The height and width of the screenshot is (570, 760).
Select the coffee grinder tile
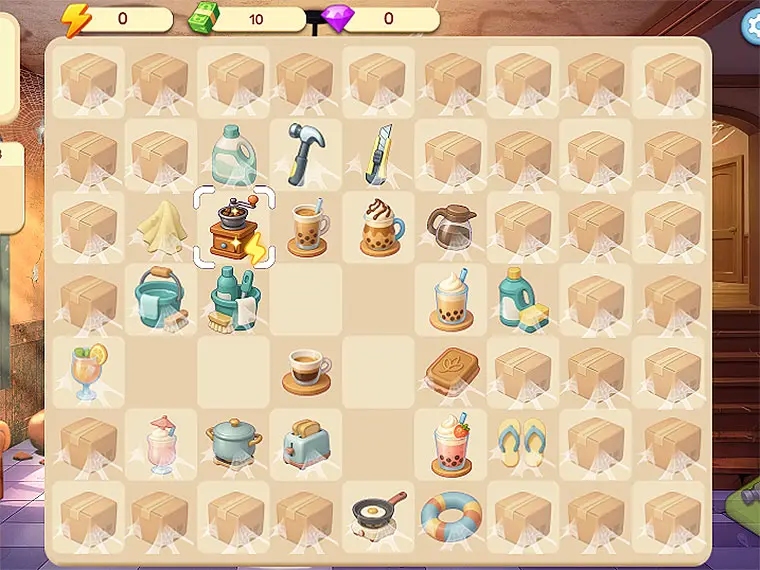(234, 227)
